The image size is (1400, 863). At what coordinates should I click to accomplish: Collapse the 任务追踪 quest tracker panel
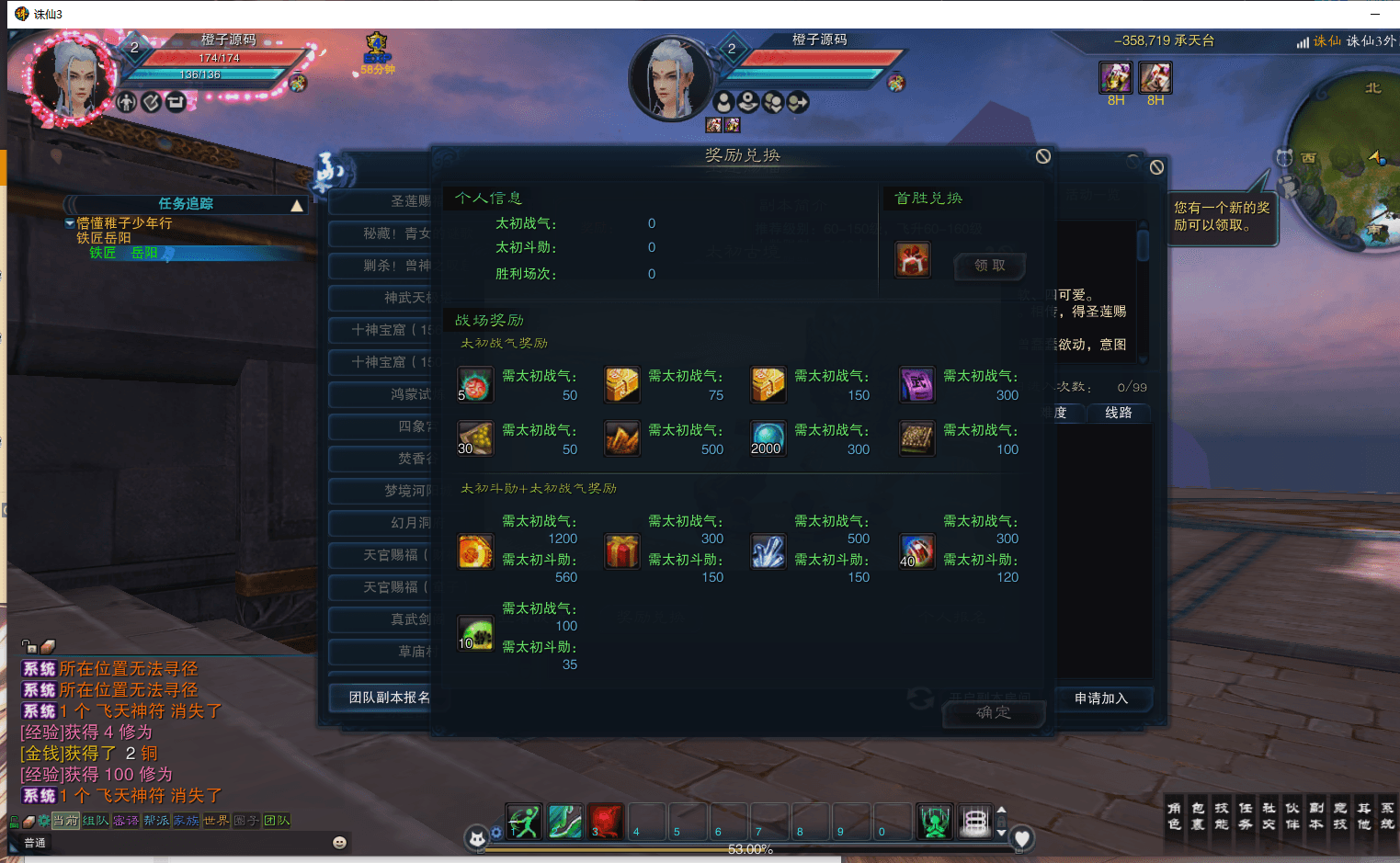[x=296, y=204]
